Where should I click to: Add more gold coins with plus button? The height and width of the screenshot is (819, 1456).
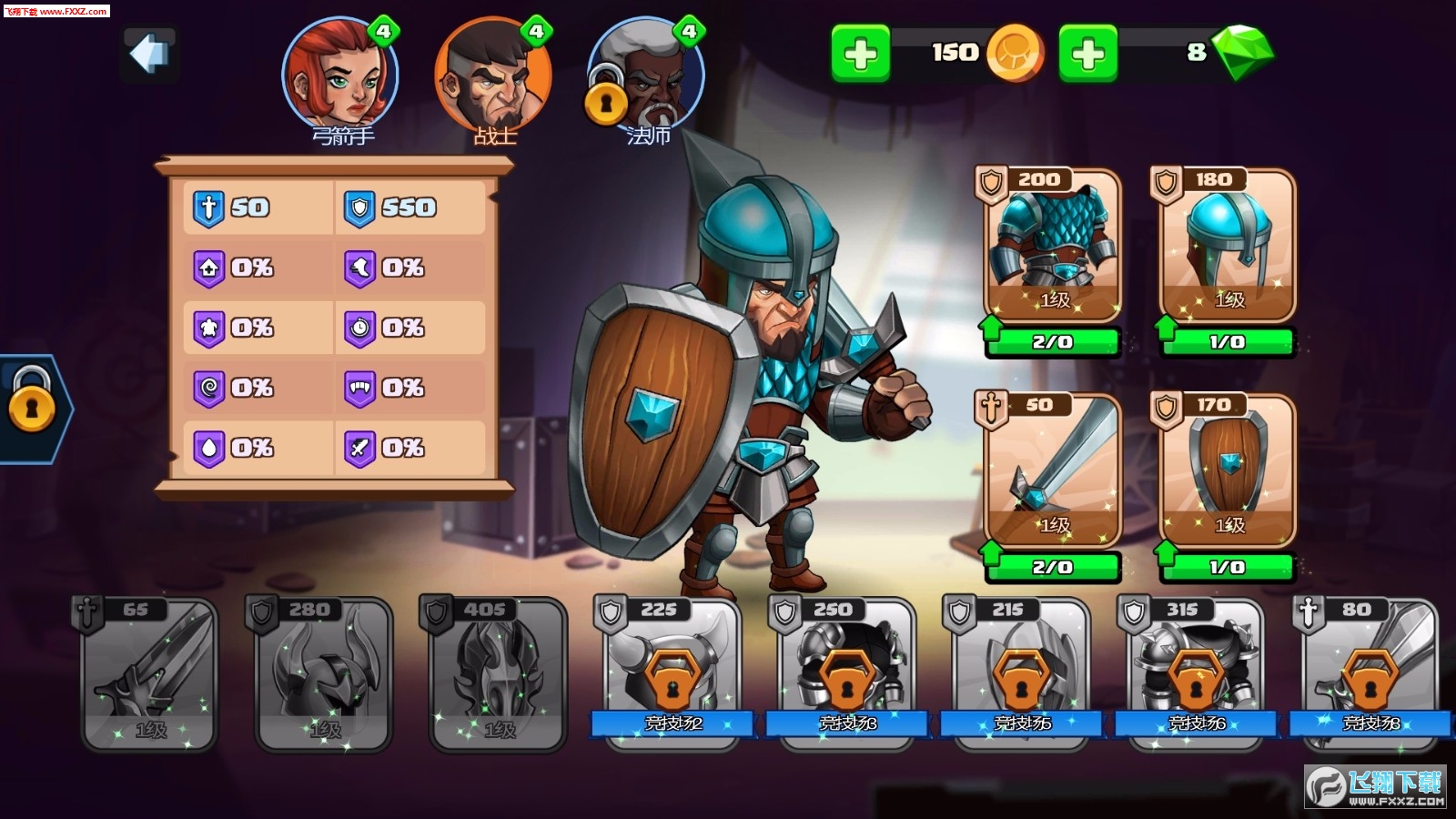(860, 54)
